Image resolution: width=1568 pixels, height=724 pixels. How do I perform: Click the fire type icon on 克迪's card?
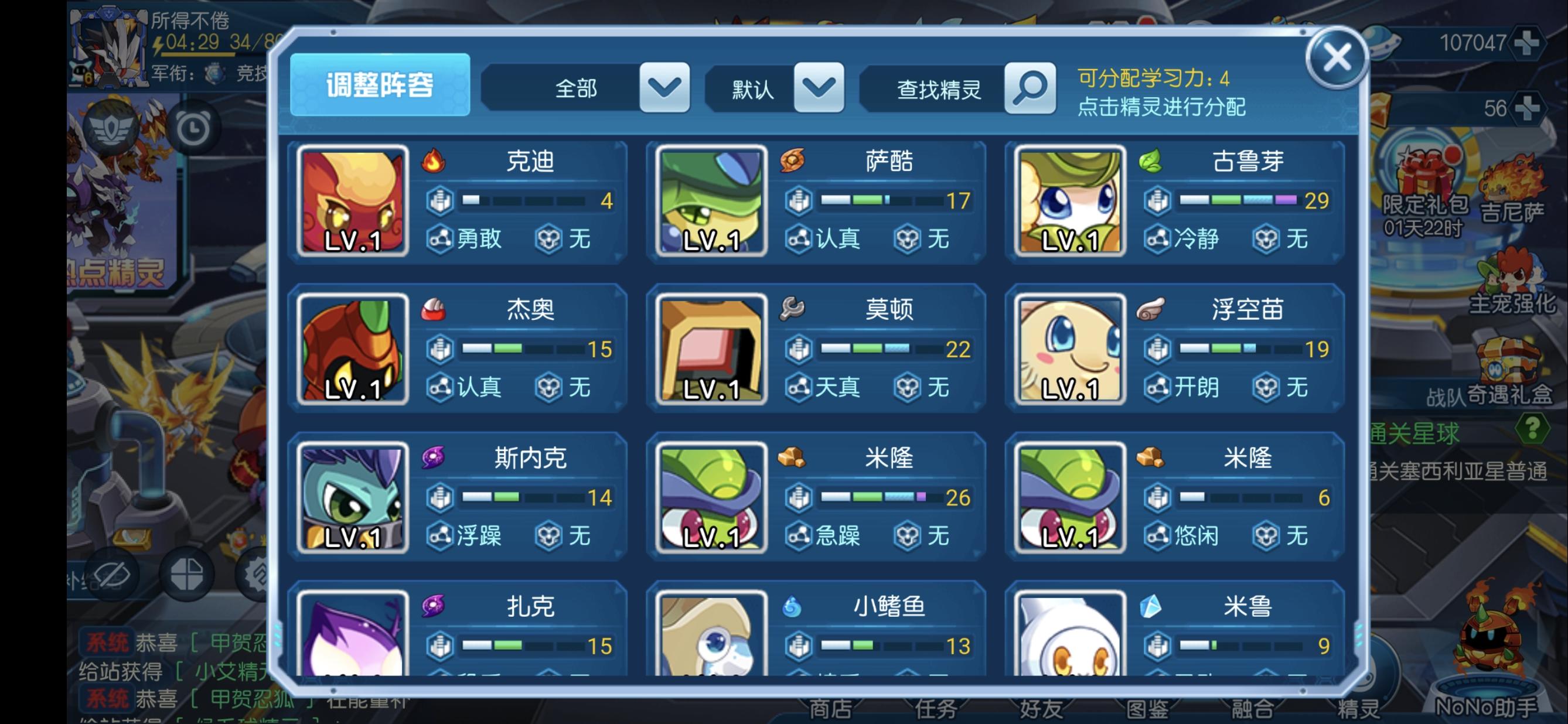click(x=435, y=162)
